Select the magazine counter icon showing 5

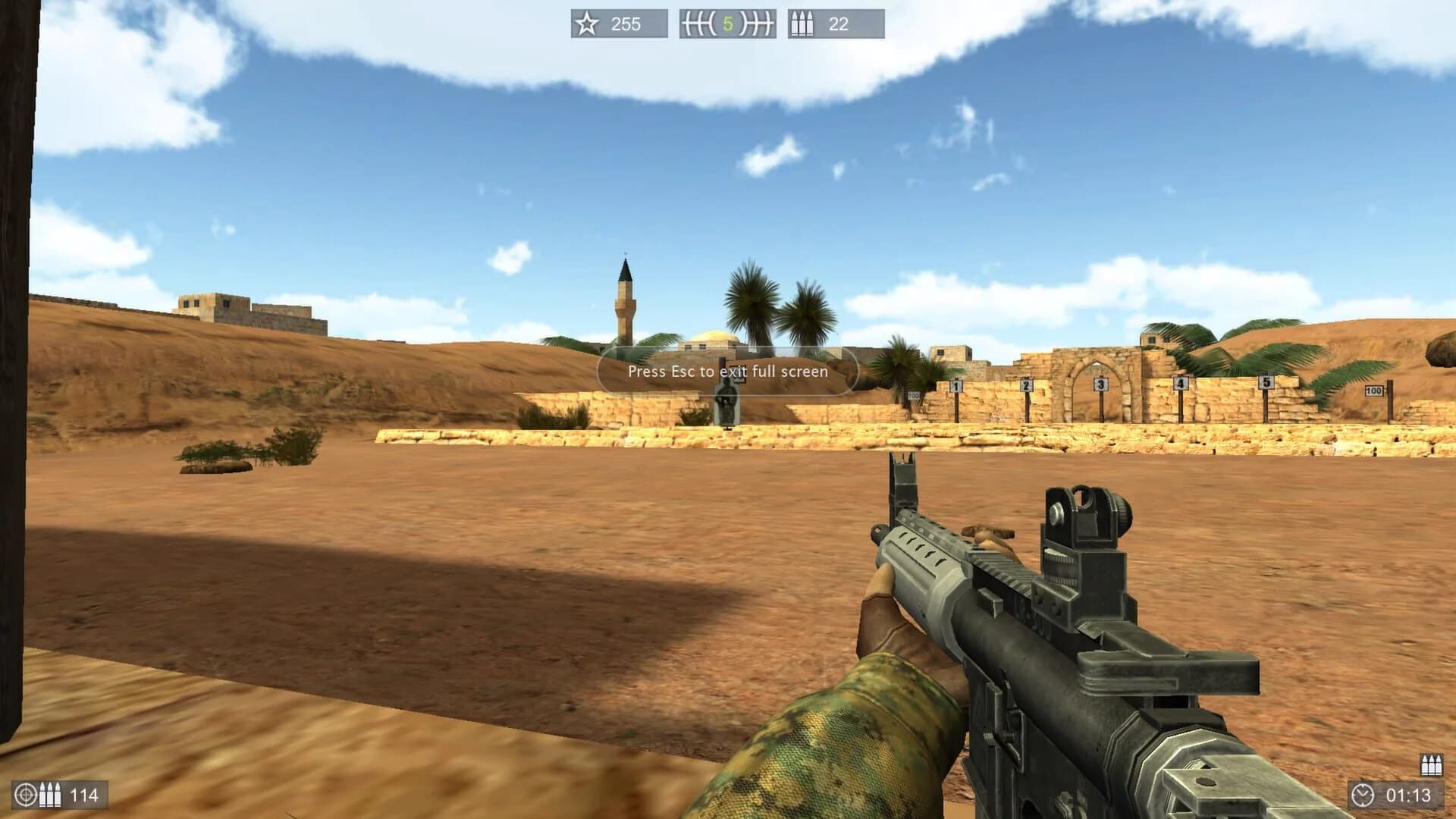tap(726, 24)
